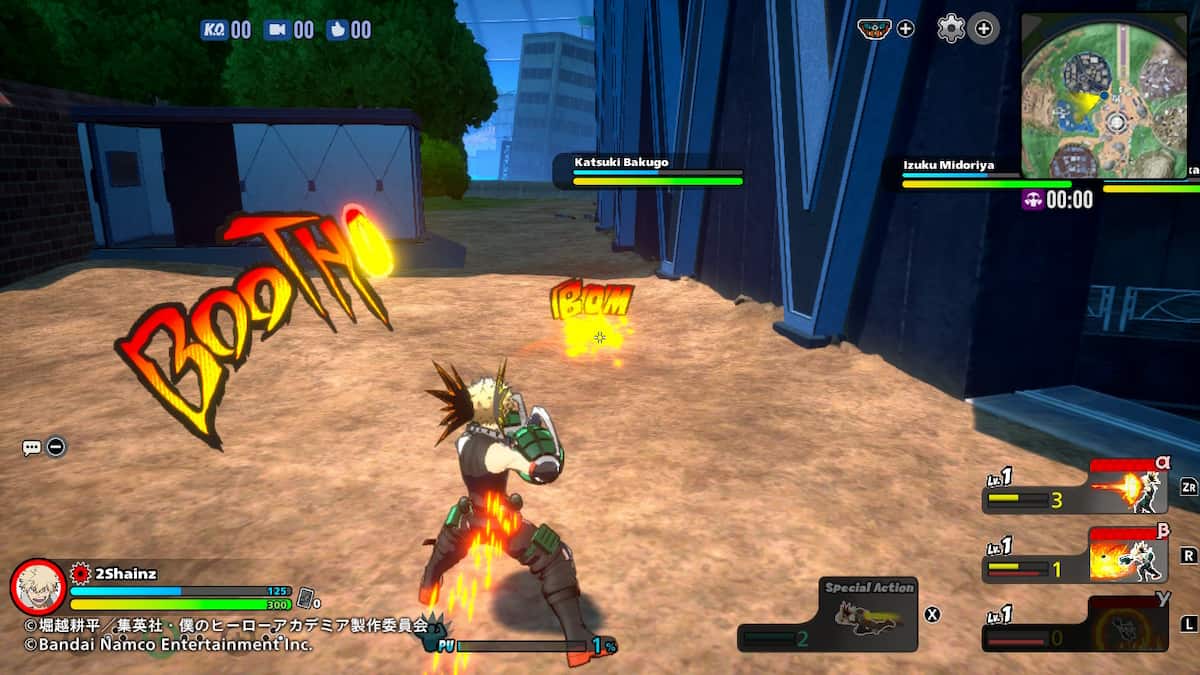Click Bakugo's player portrait
Image resolution: width=1200 pixels, height=675 pixels.
click(38, 587)
